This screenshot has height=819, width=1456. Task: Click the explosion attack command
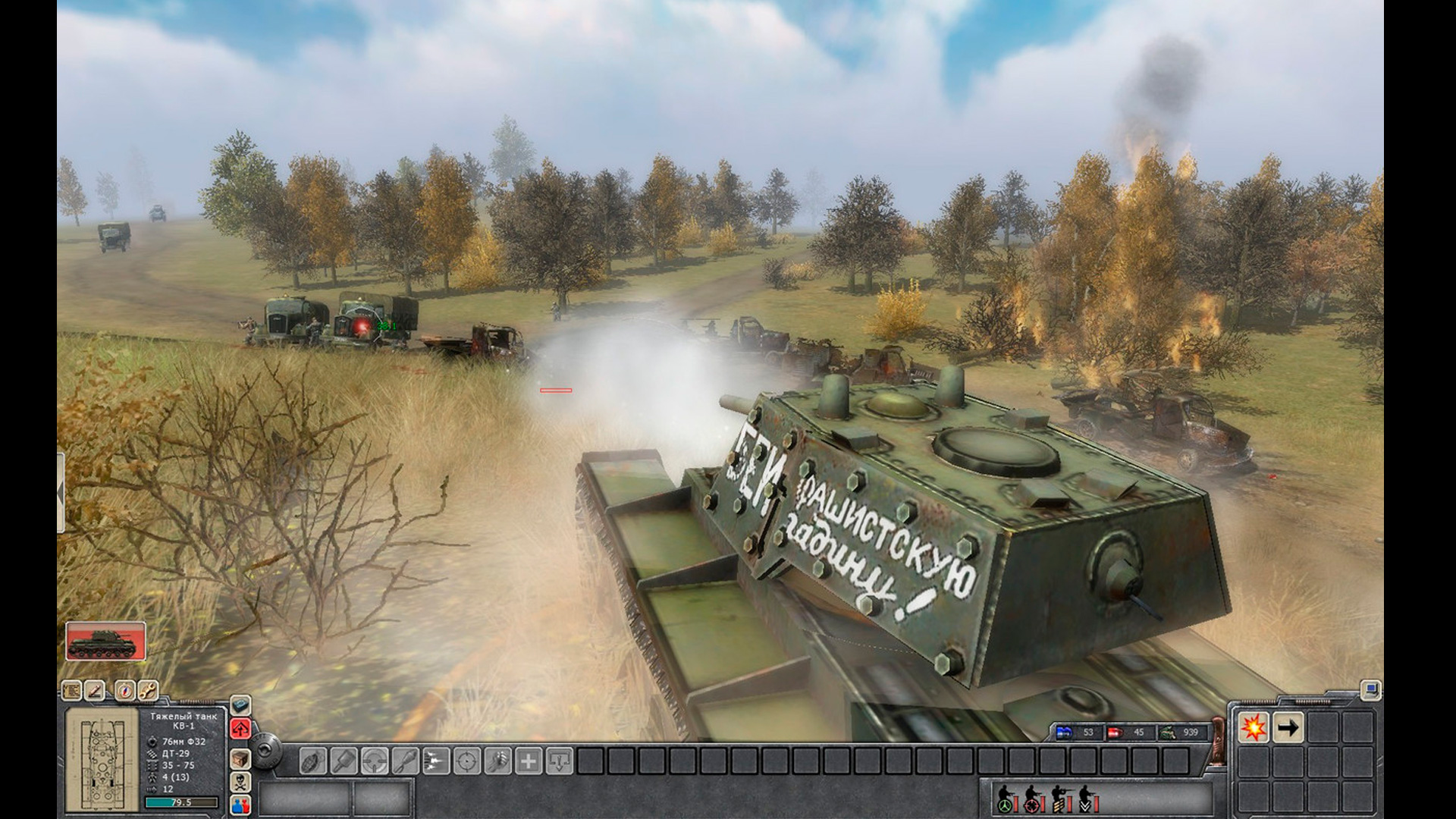[1254, 728]
